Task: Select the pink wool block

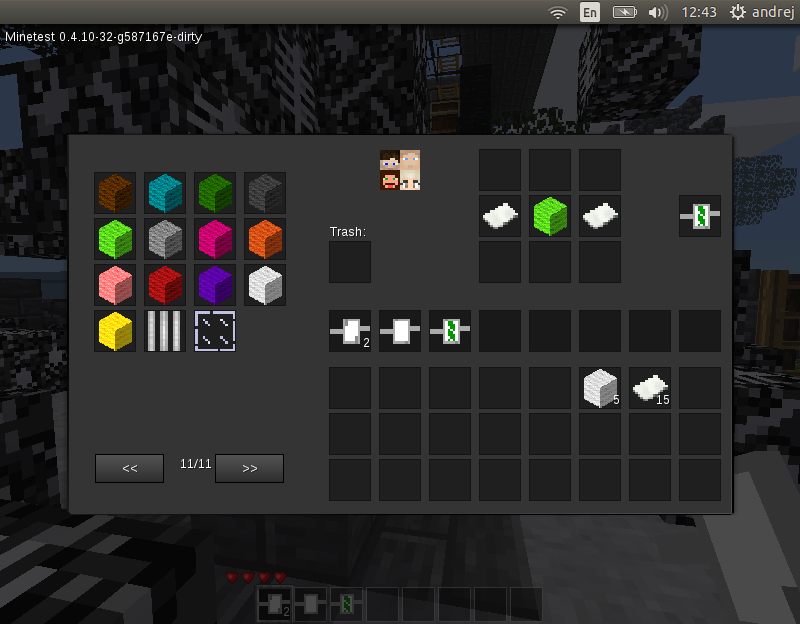Action: [115, 284]
